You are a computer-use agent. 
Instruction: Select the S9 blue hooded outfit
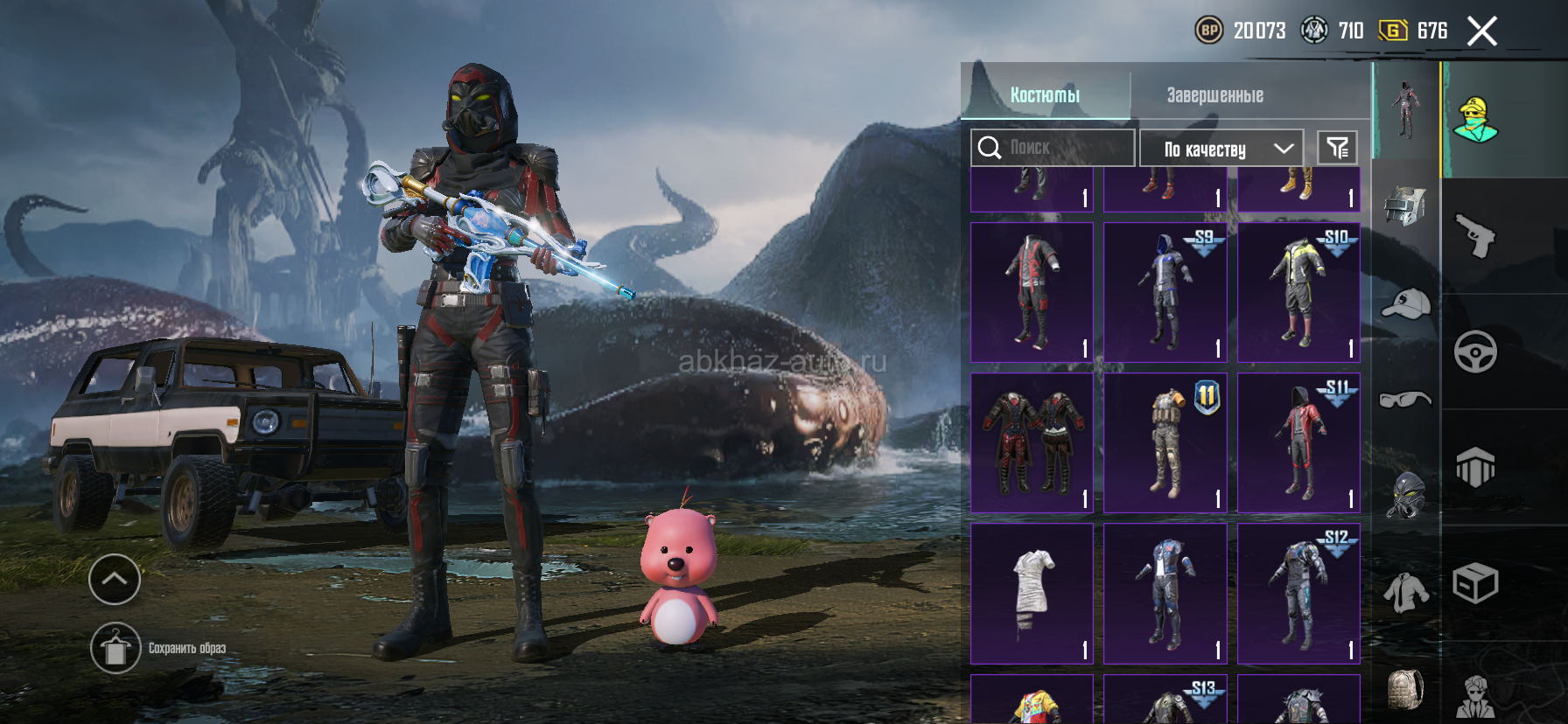(1165, 292)
